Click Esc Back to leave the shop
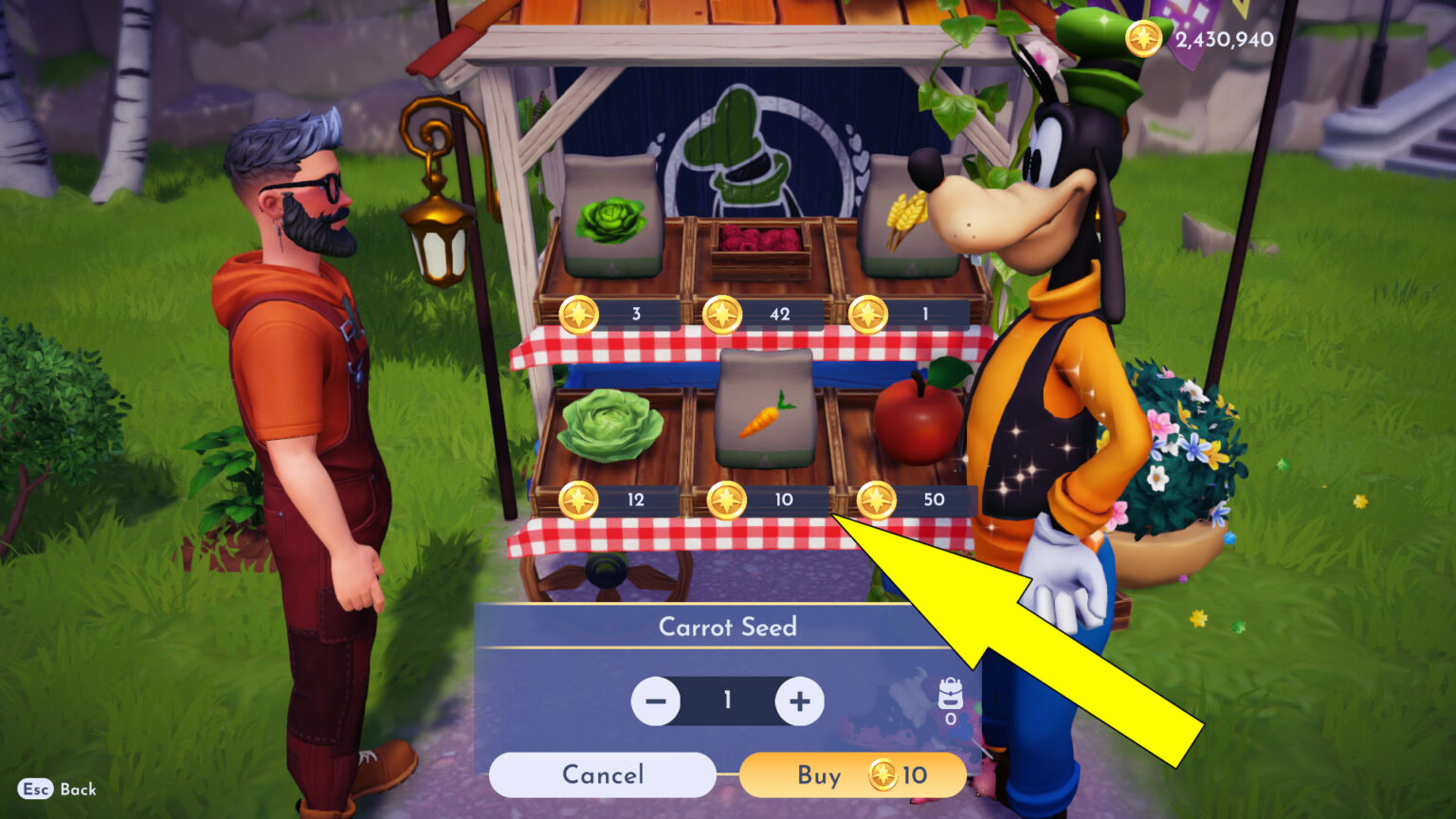This screenshot has width=1456, height=819. 55,790
